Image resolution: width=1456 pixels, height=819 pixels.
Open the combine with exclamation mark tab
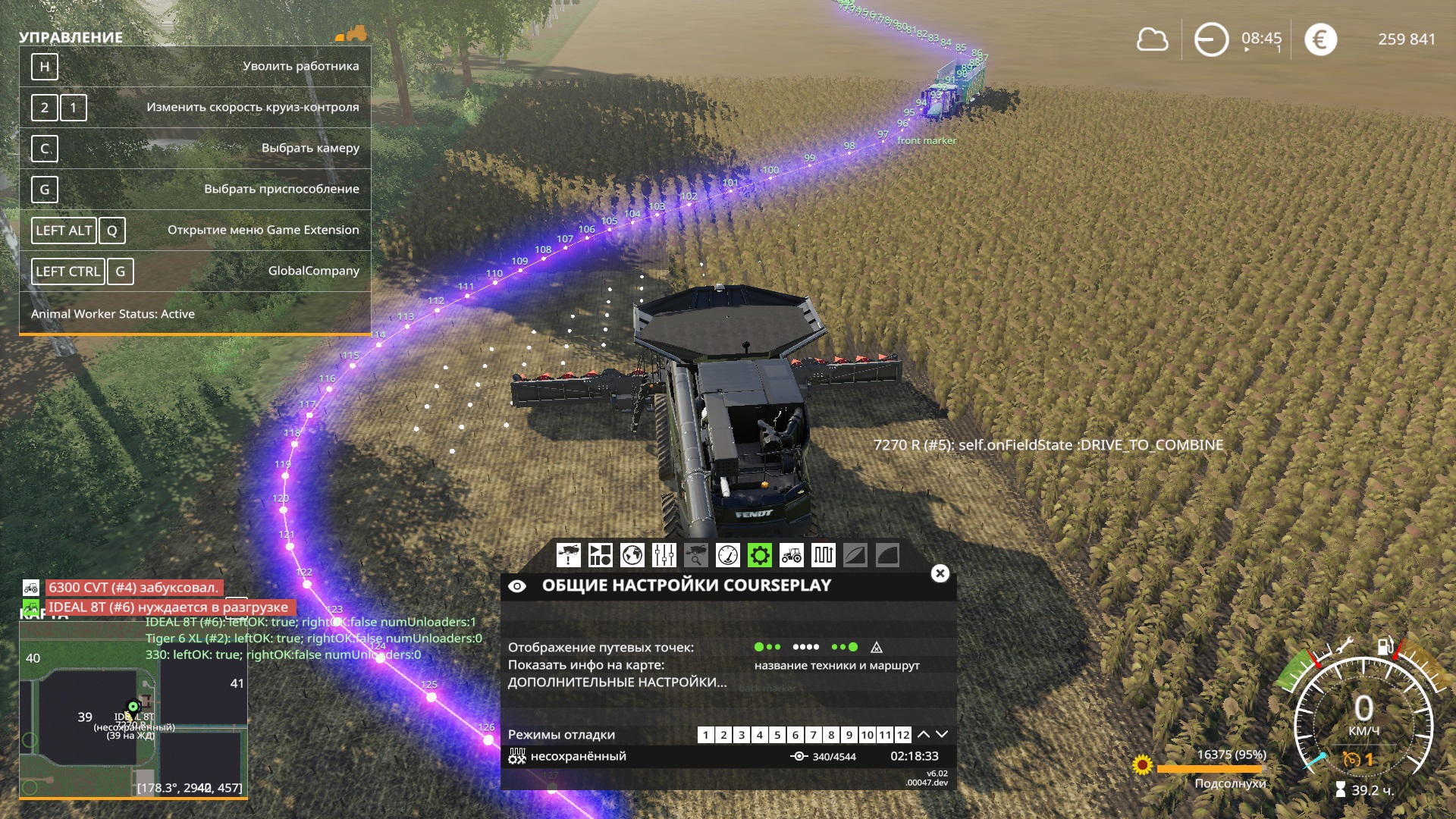click(568, 555)
